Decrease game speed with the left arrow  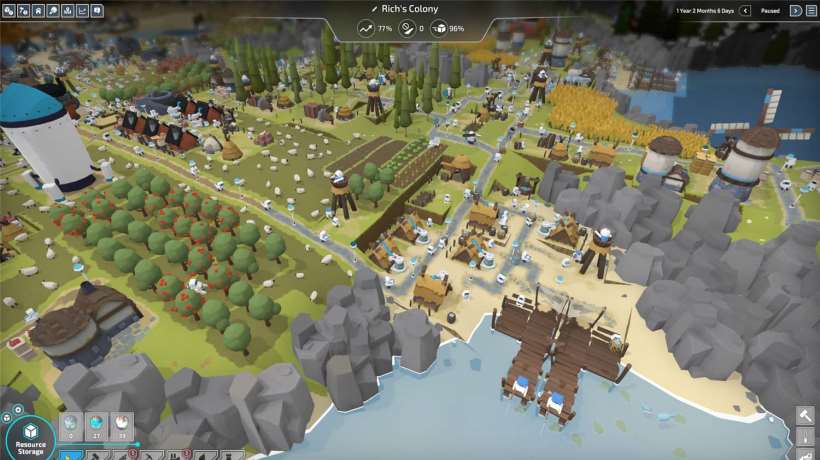745,11
